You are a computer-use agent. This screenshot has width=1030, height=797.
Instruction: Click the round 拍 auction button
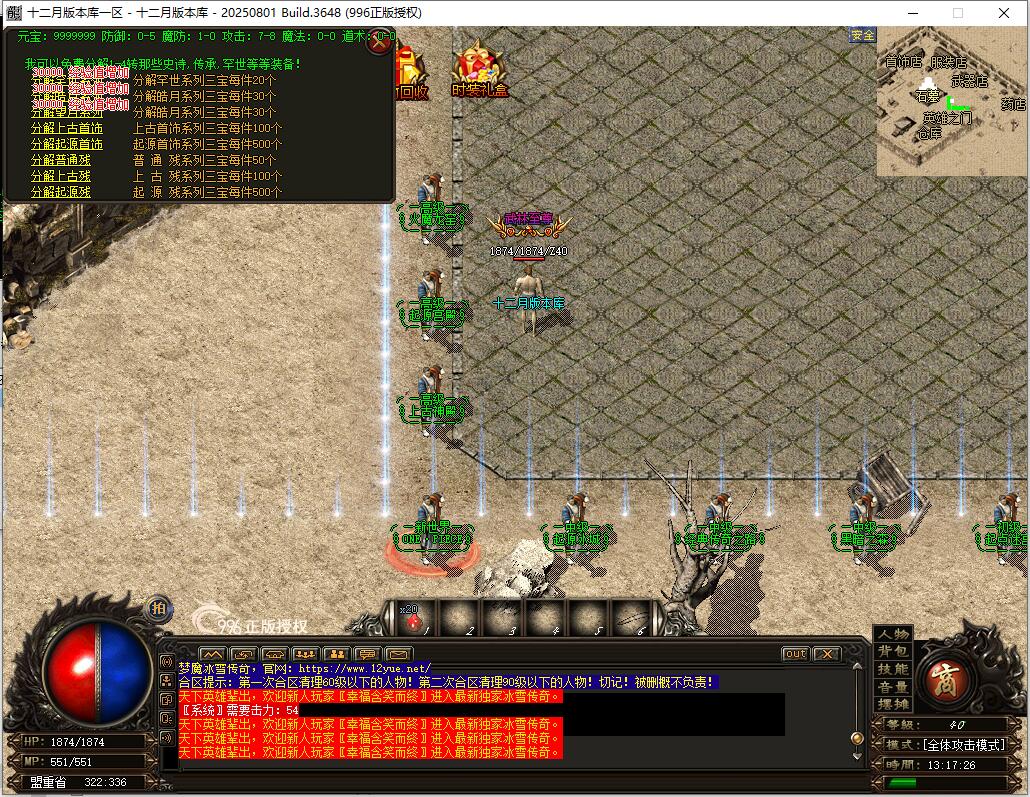[158, 608]
